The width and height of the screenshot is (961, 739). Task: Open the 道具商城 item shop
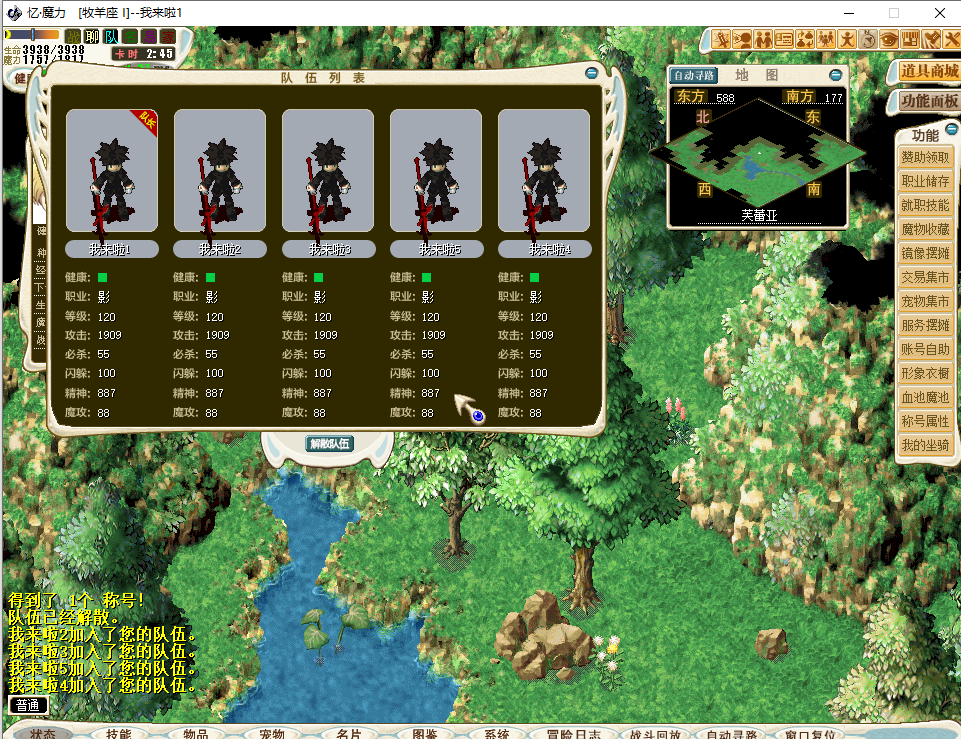click(928, 71)
